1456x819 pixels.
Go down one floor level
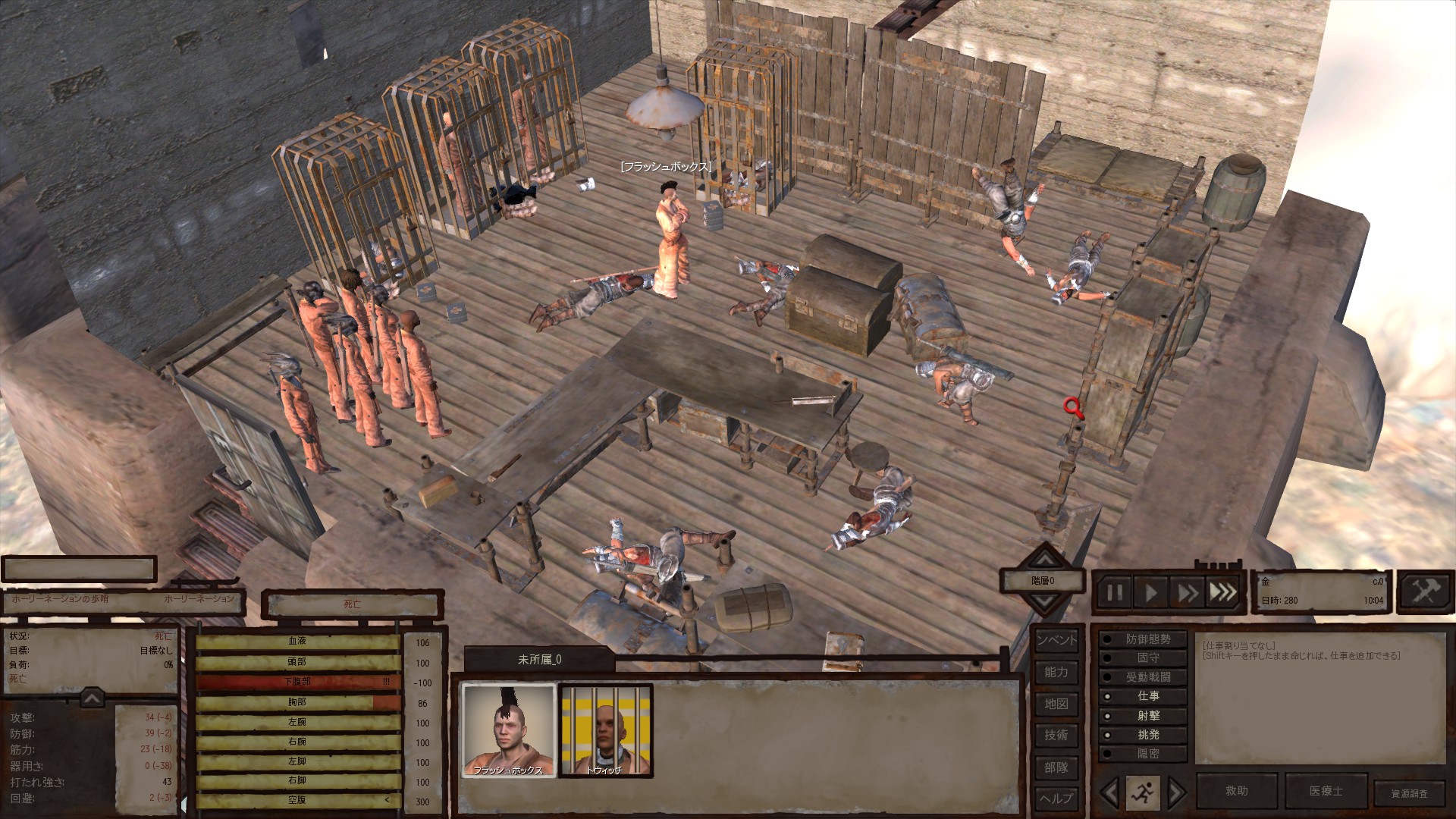tap(1045, 604)
